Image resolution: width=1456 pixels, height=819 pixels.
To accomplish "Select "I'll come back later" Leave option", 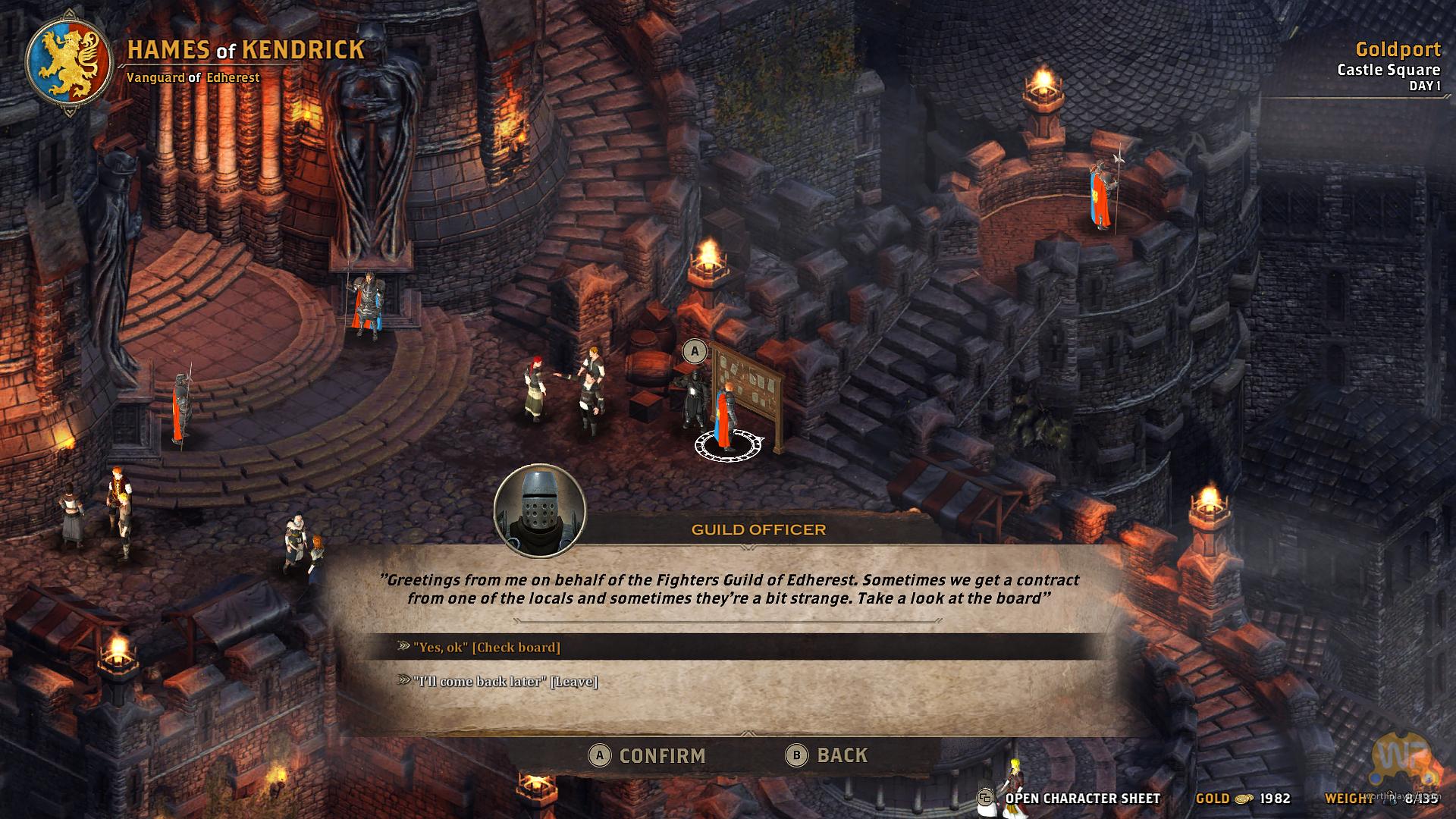I will [505, 681].
